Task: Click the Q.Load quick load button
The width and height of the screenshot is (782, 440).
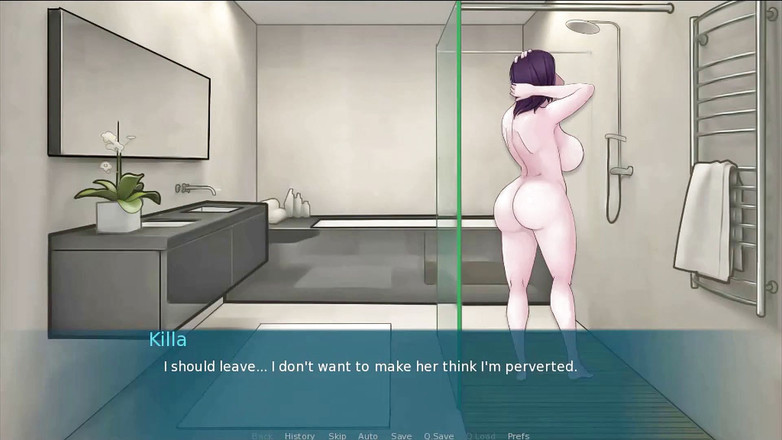Action: coord(479,436)
